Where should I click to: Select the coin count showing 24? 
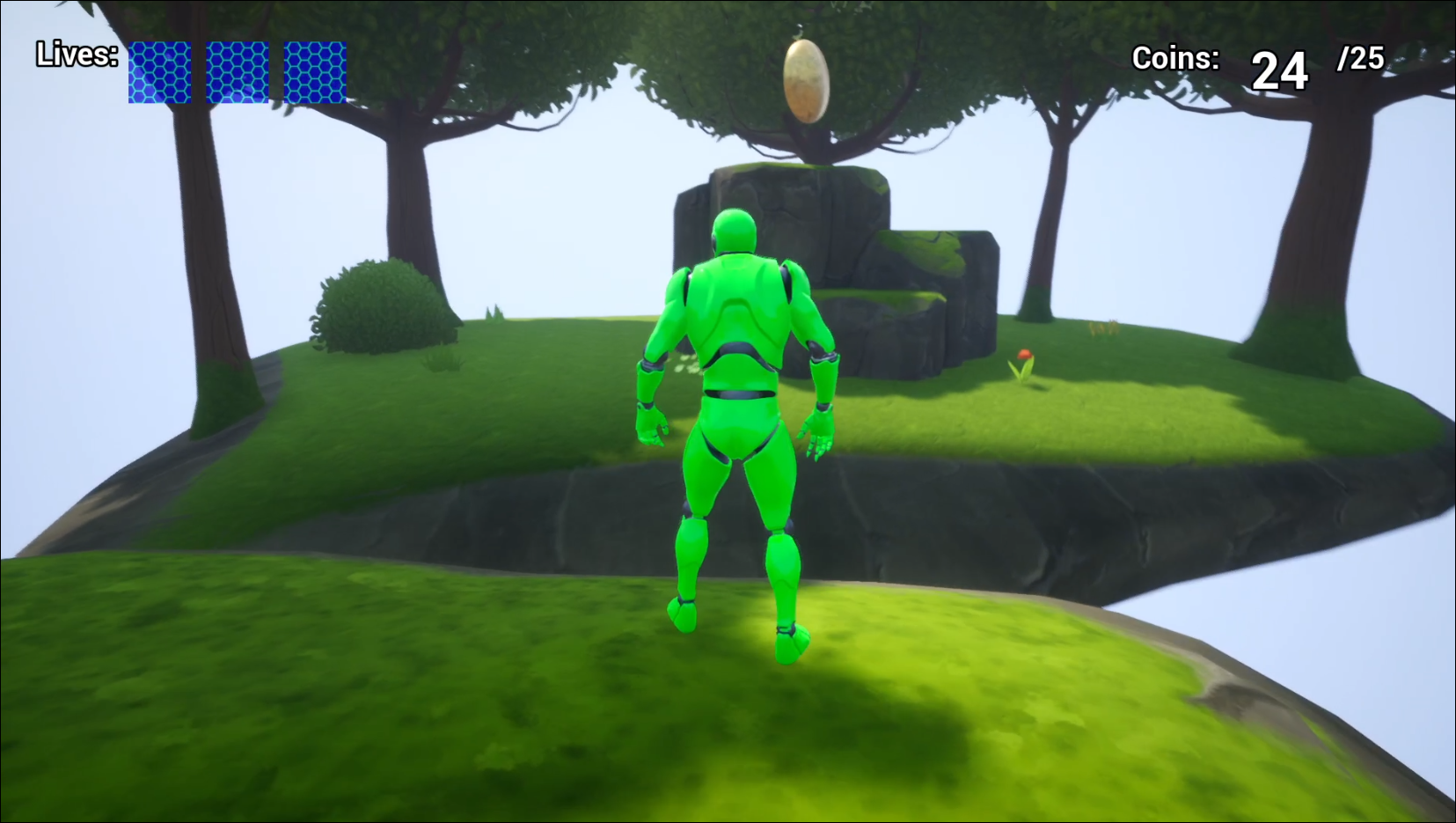coord(1281,69)
